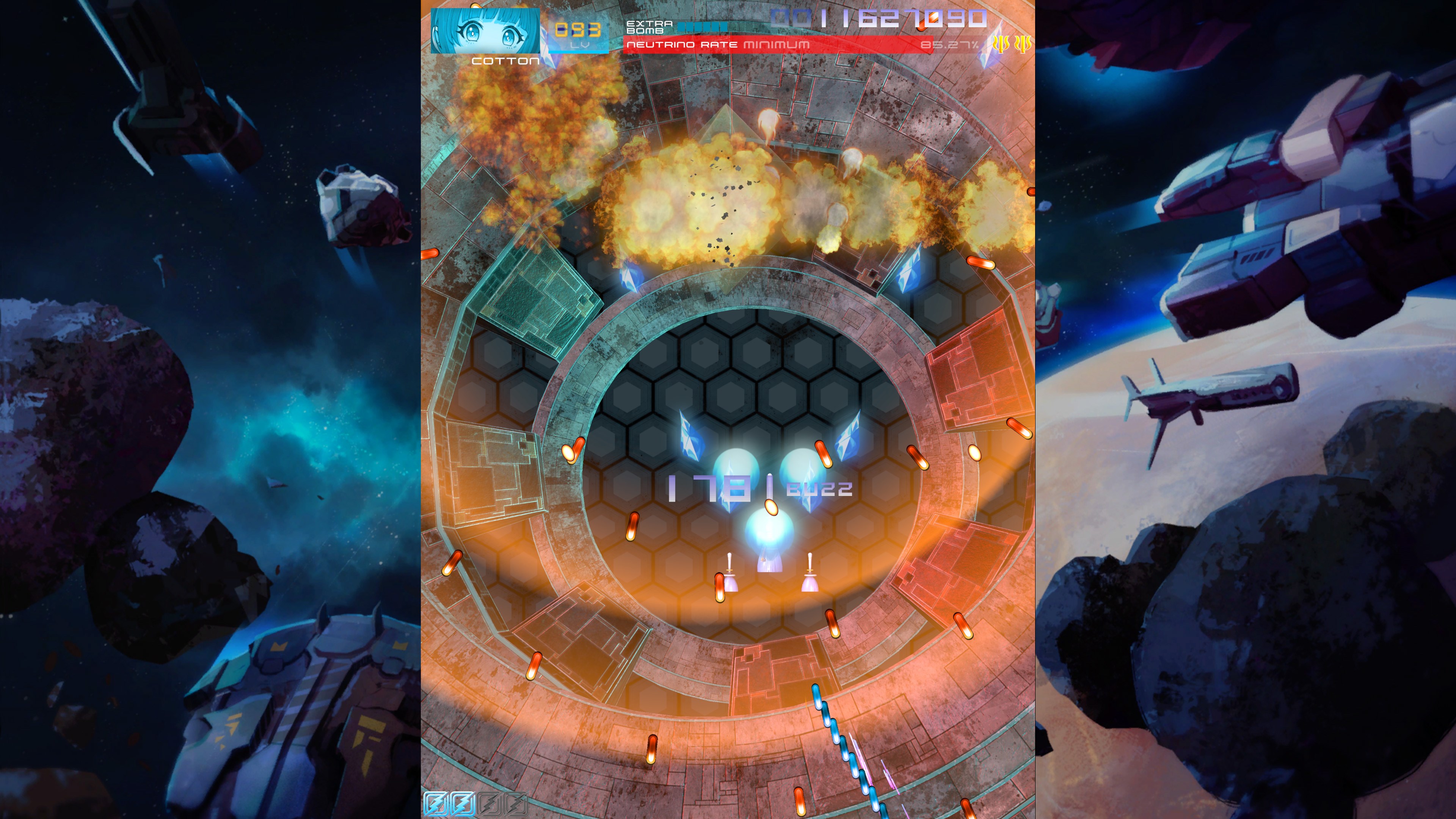The image size is (1456, 819).
Task: Click the blue crystal beside the LV gauge
Action: [x=546, y=55]
